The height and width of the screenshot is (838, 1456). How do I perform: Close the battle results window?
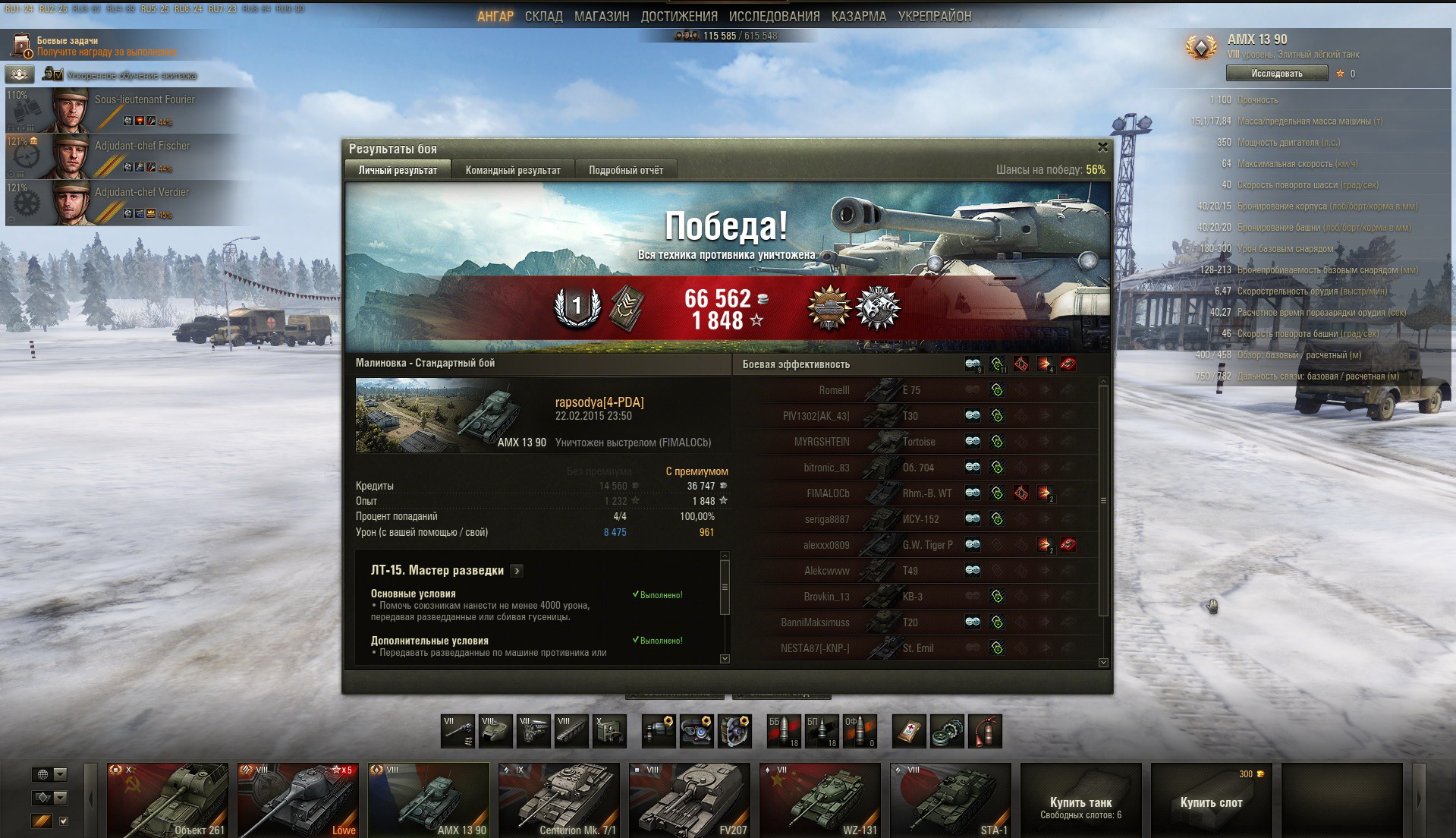[x=1102, y=147]
